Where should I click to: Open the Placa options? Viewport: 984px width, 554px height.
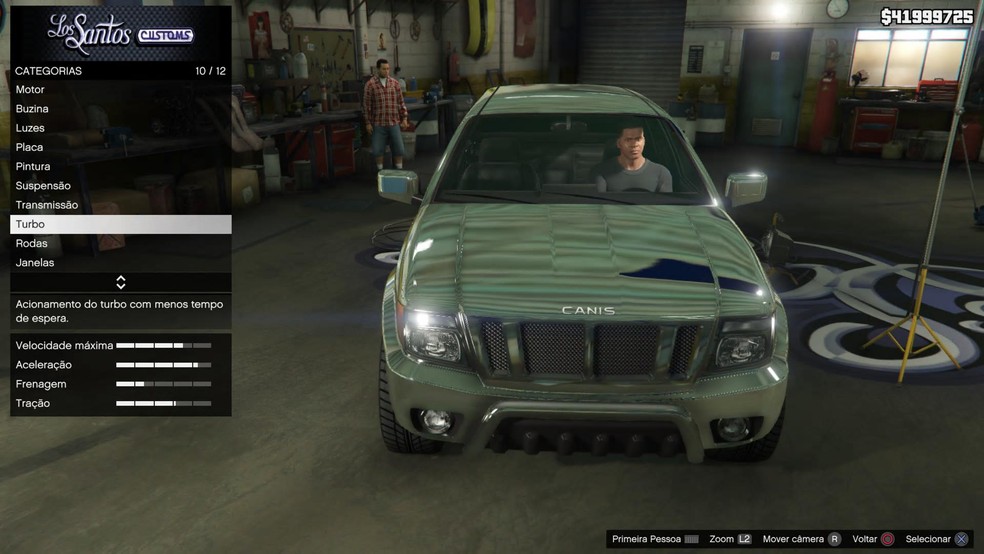pos(120,147)
